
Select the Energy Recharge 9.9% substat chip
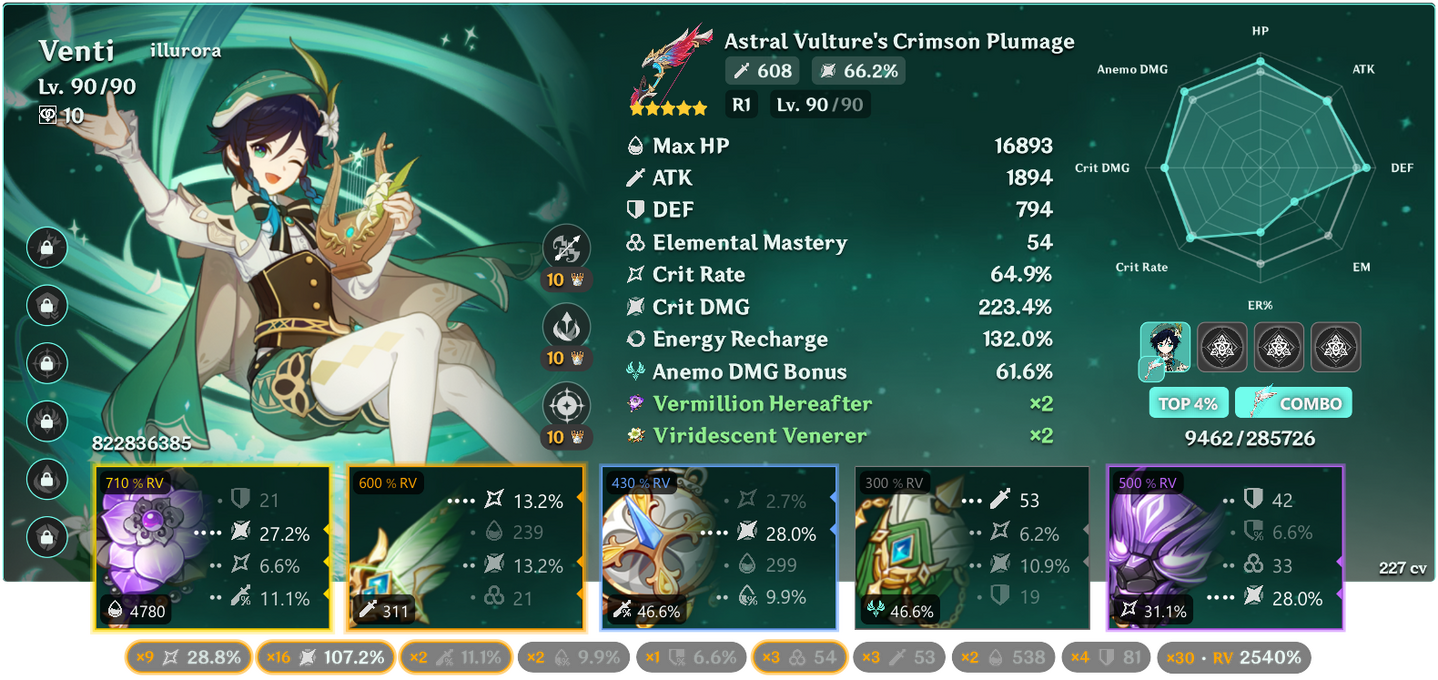pos(573,657)
